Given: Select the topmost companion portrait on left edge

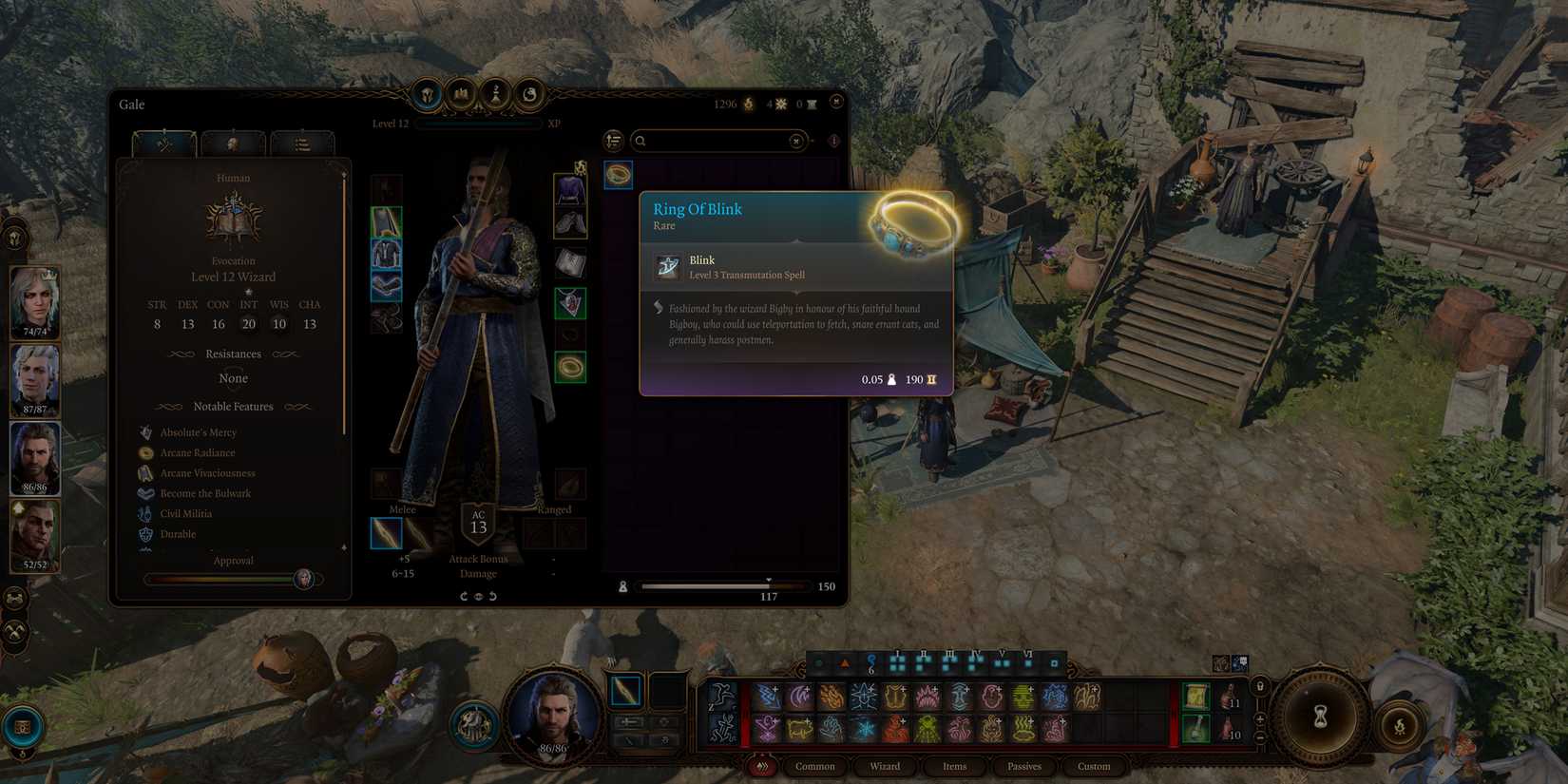Looking at the screenshot, I should (x=35, y=302).
